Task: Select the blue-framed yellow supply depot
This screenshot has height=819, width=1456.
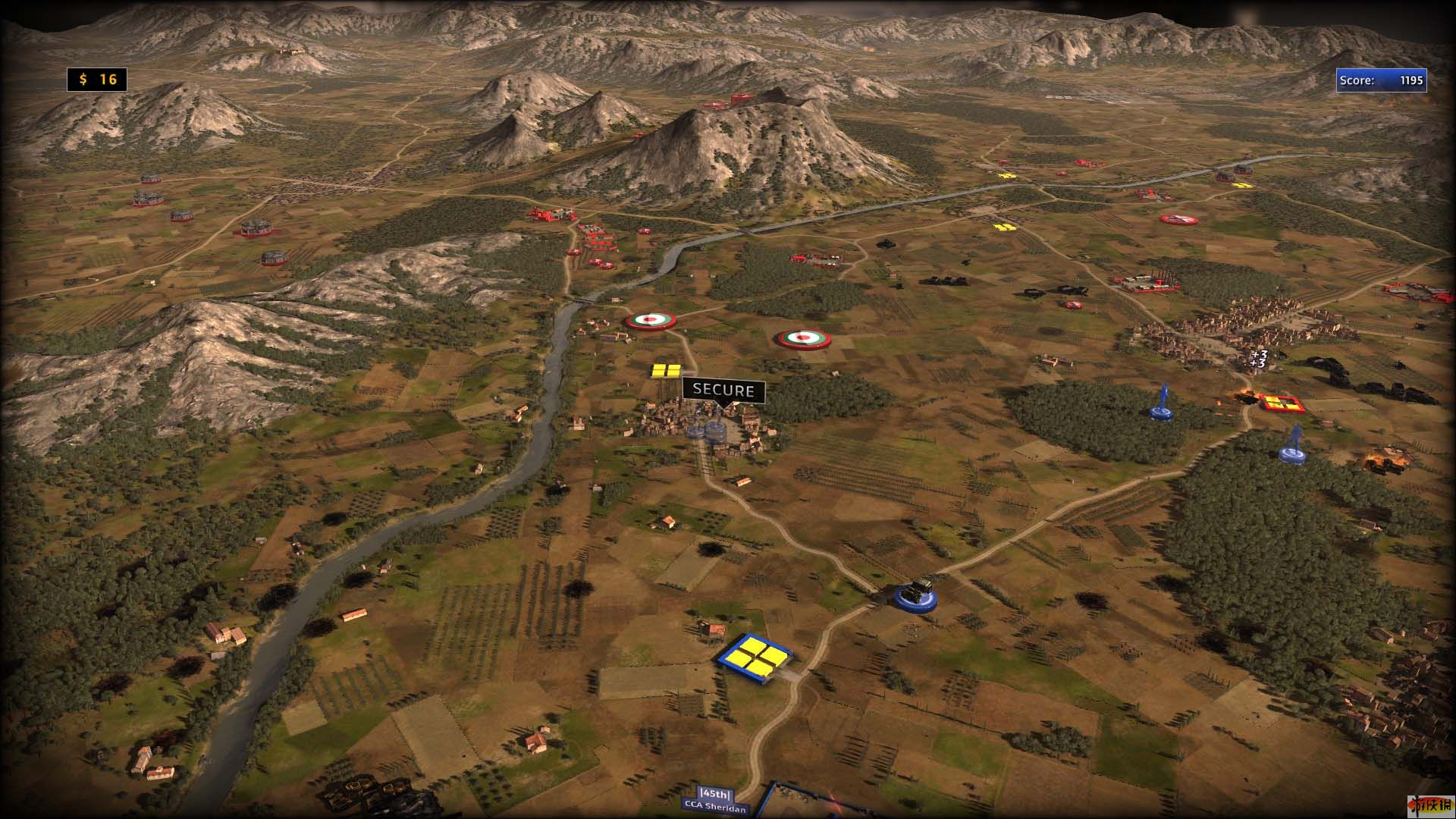Action: (x=755, y=657)
